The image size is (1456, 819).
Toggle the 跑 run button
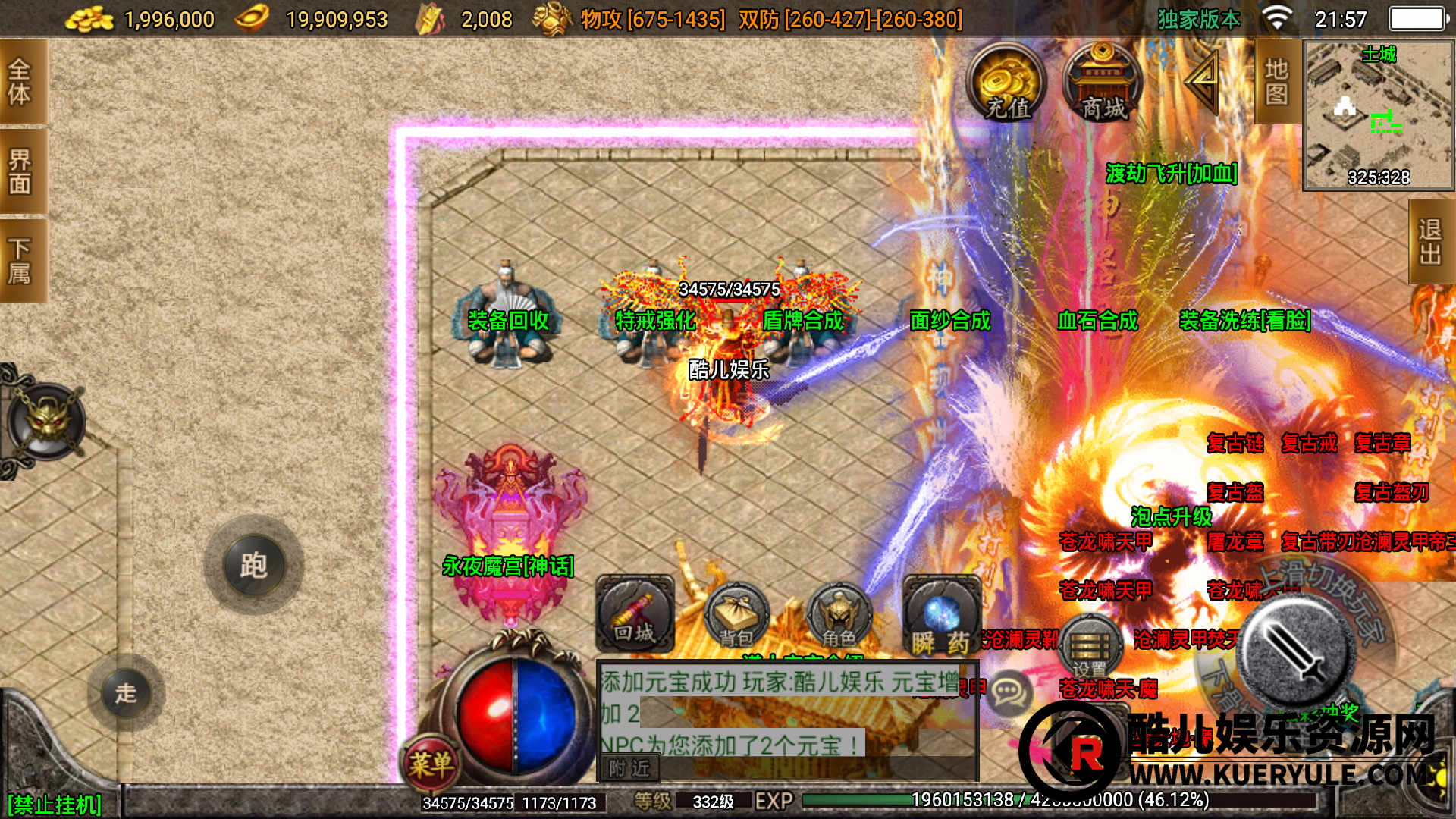click(x=253, y=565)
